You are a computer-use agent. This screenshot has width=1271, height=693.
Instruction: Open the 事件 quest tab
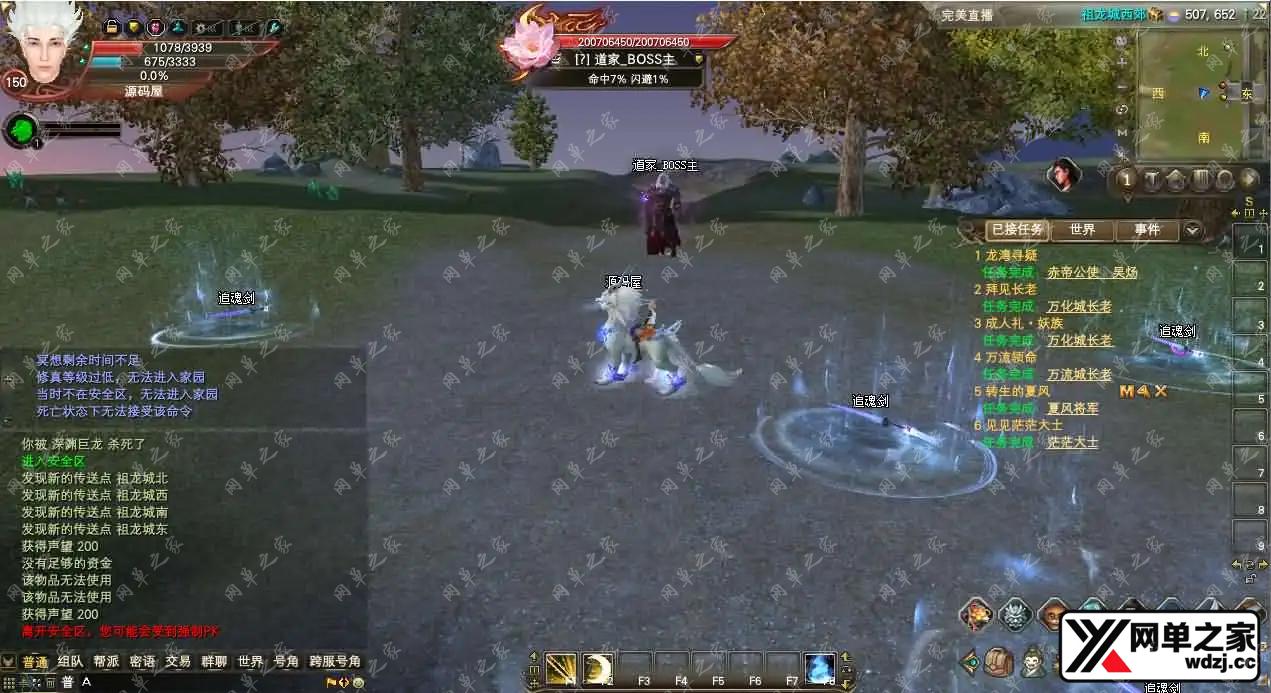(1147, 230)
